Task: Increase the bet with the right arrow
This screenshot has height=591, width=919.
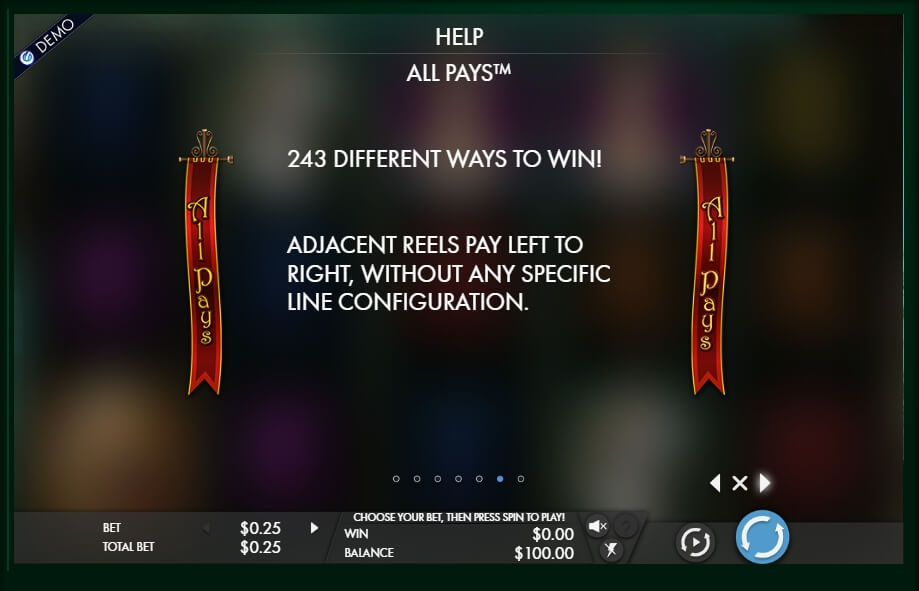Action: pos(314,528)
